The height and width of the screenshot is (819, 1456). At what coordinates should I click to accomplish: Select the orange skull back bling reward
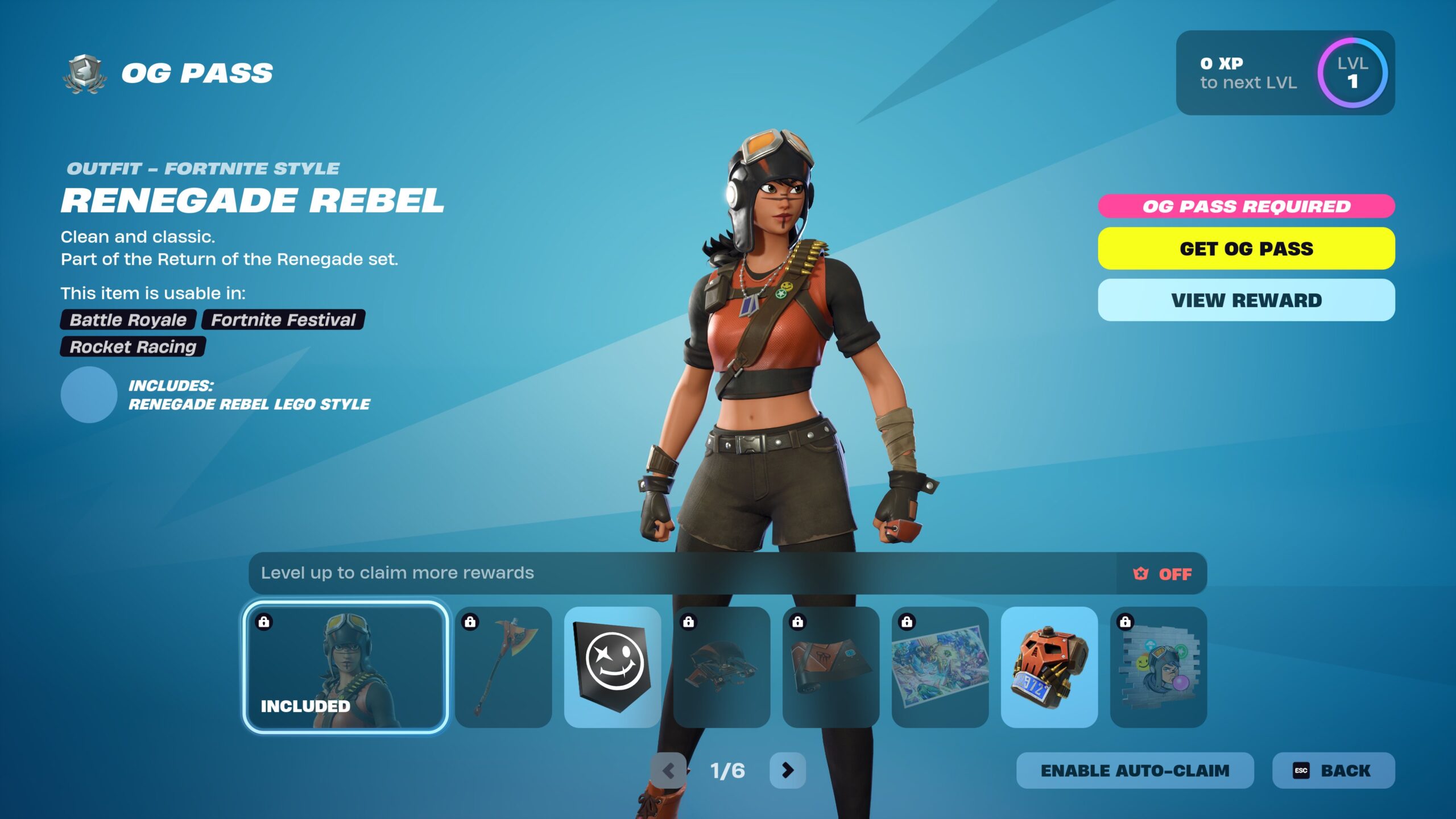[x=1049, y=667]
